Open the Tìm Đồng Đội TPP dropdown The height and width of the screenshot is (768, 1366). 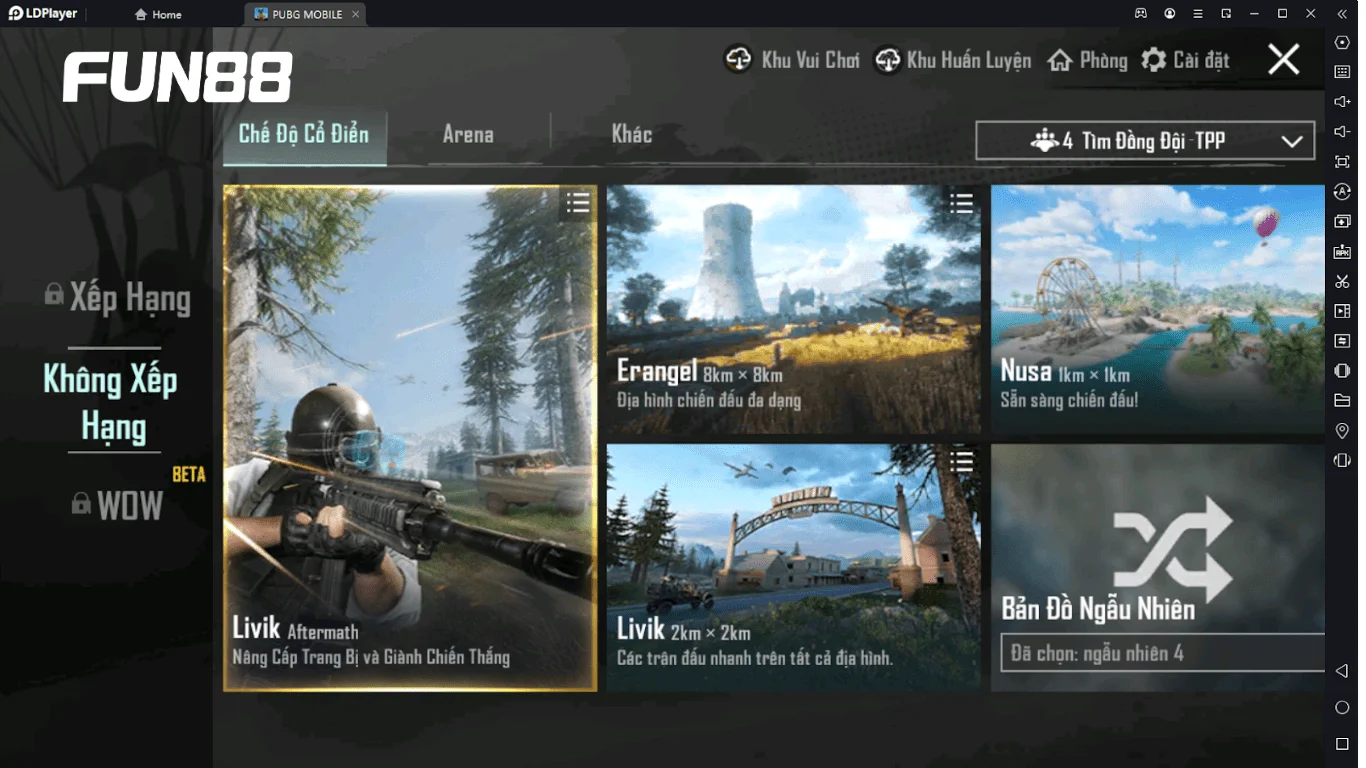[1145, 141]
